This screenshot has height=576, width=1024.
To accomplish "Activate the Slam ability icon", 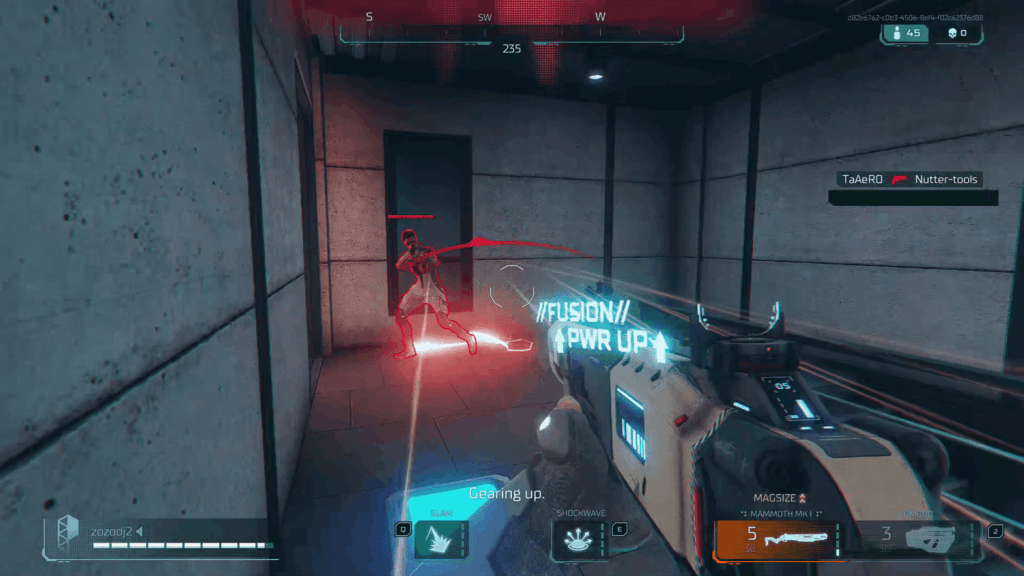I will click(436, 541).
